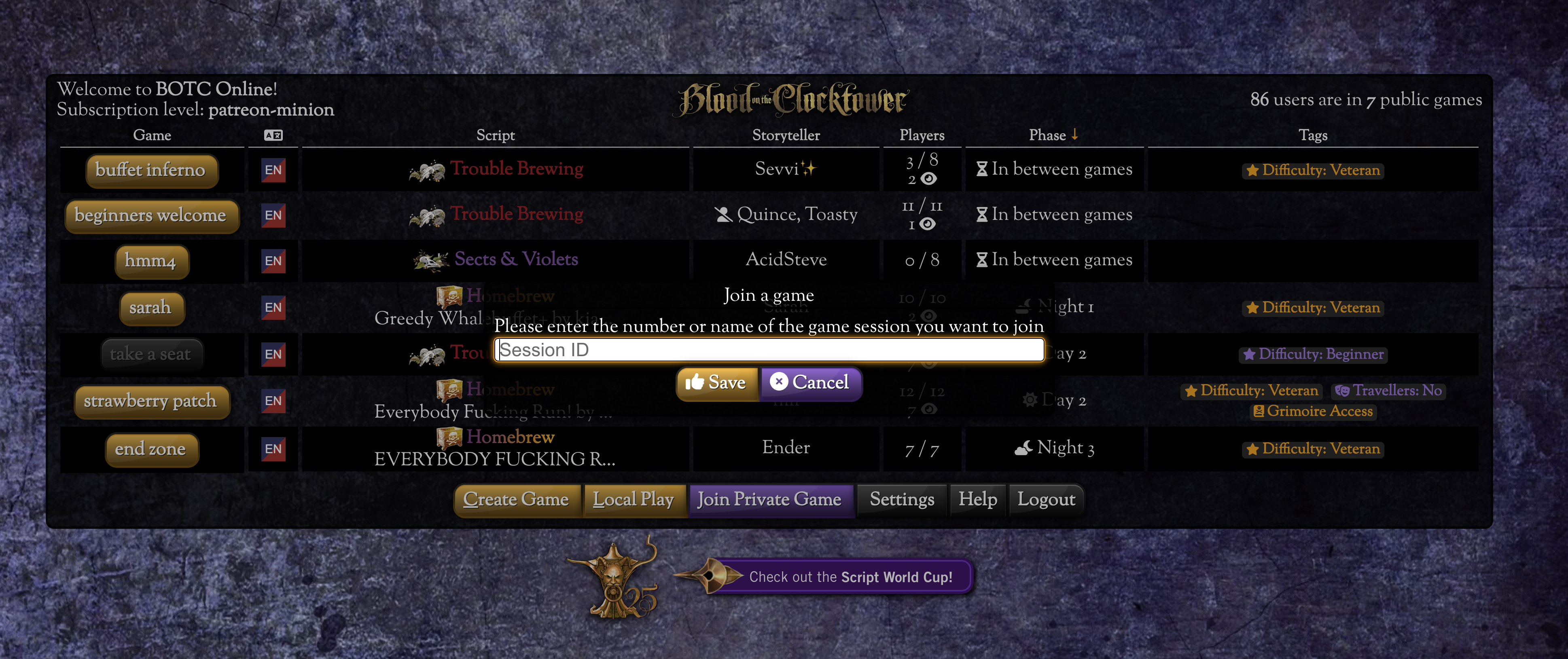Join the sarah game
Image resolution: width=1568 pixels, height=659 pixels.
click(150, 308)
